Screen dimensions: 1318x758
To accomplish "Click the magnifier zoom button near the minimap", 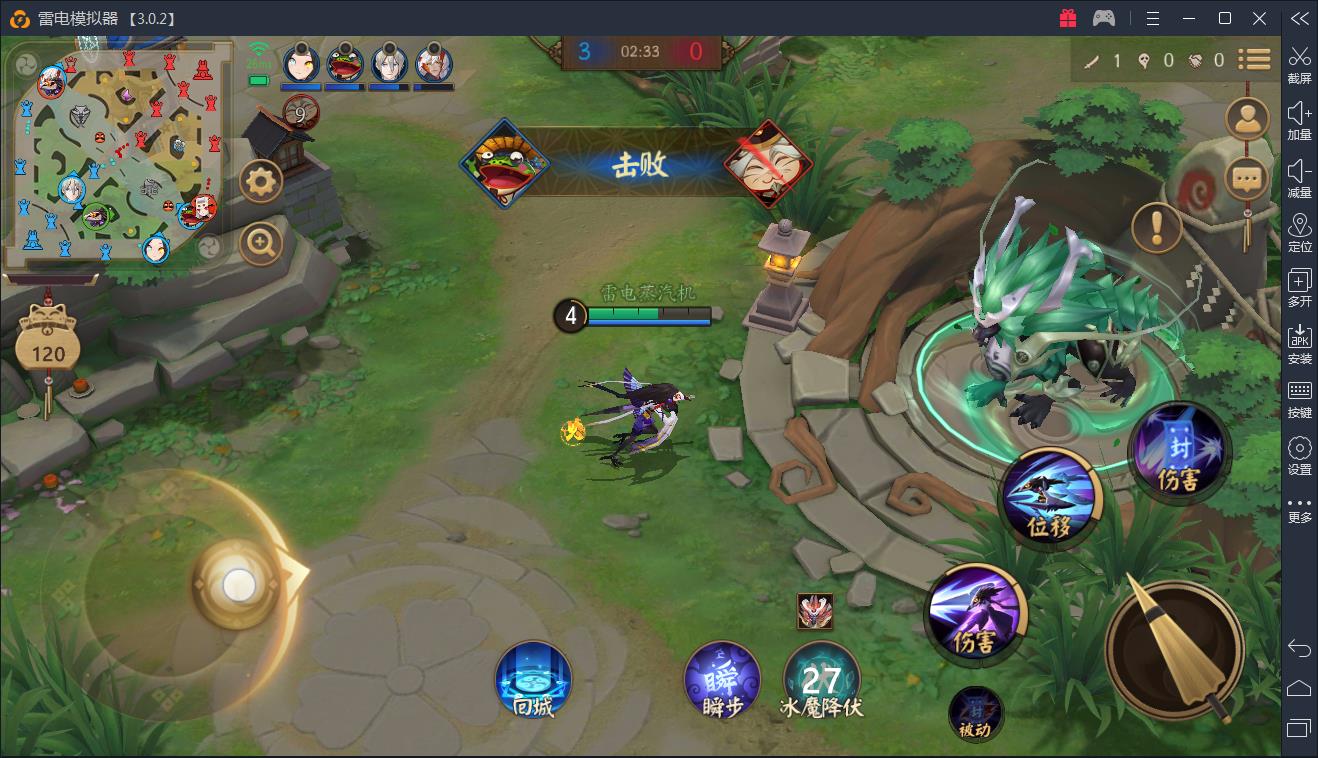I will (x=261, y=243).
